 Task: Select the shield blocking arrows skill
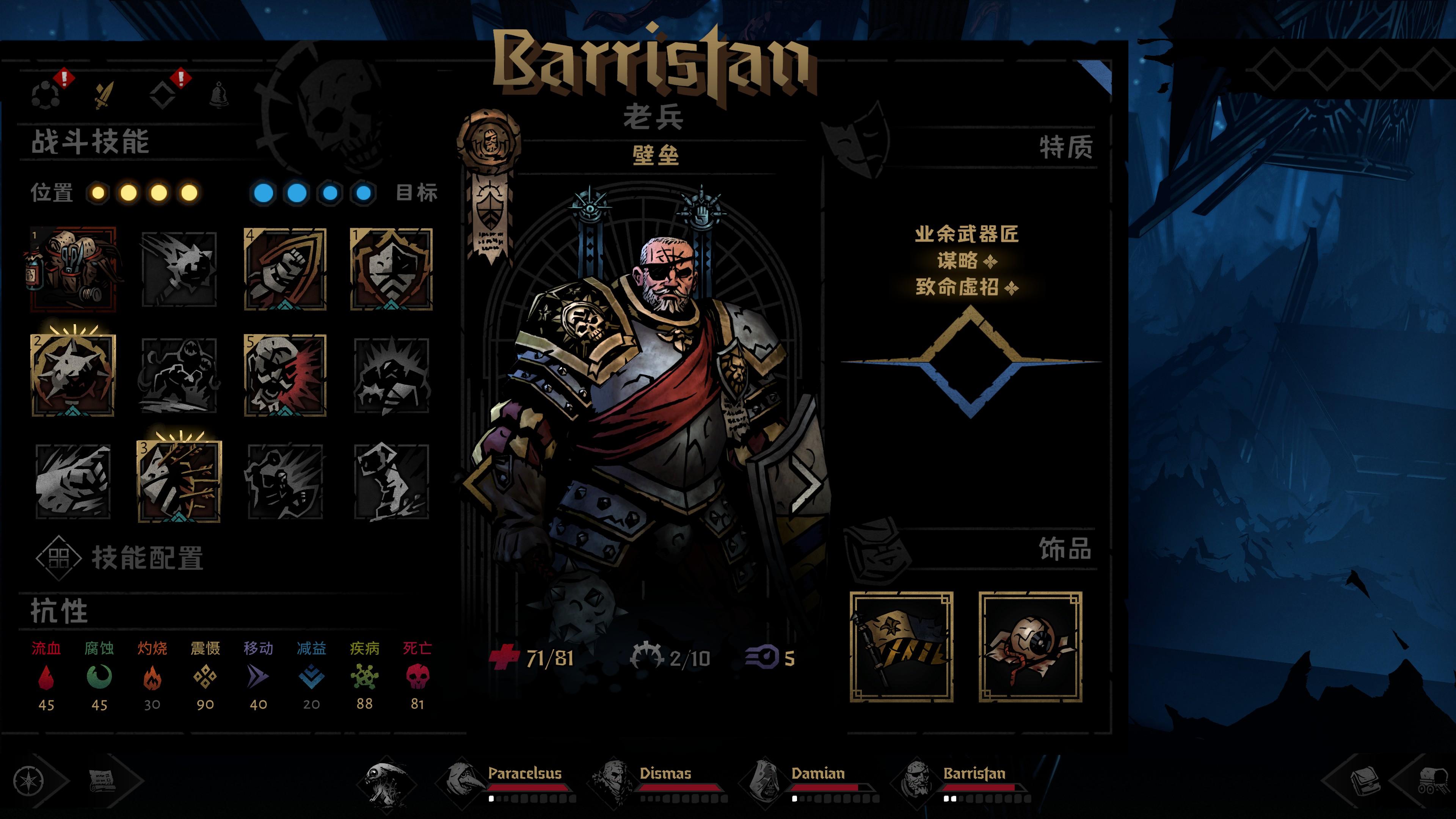[x=179, y=481]
